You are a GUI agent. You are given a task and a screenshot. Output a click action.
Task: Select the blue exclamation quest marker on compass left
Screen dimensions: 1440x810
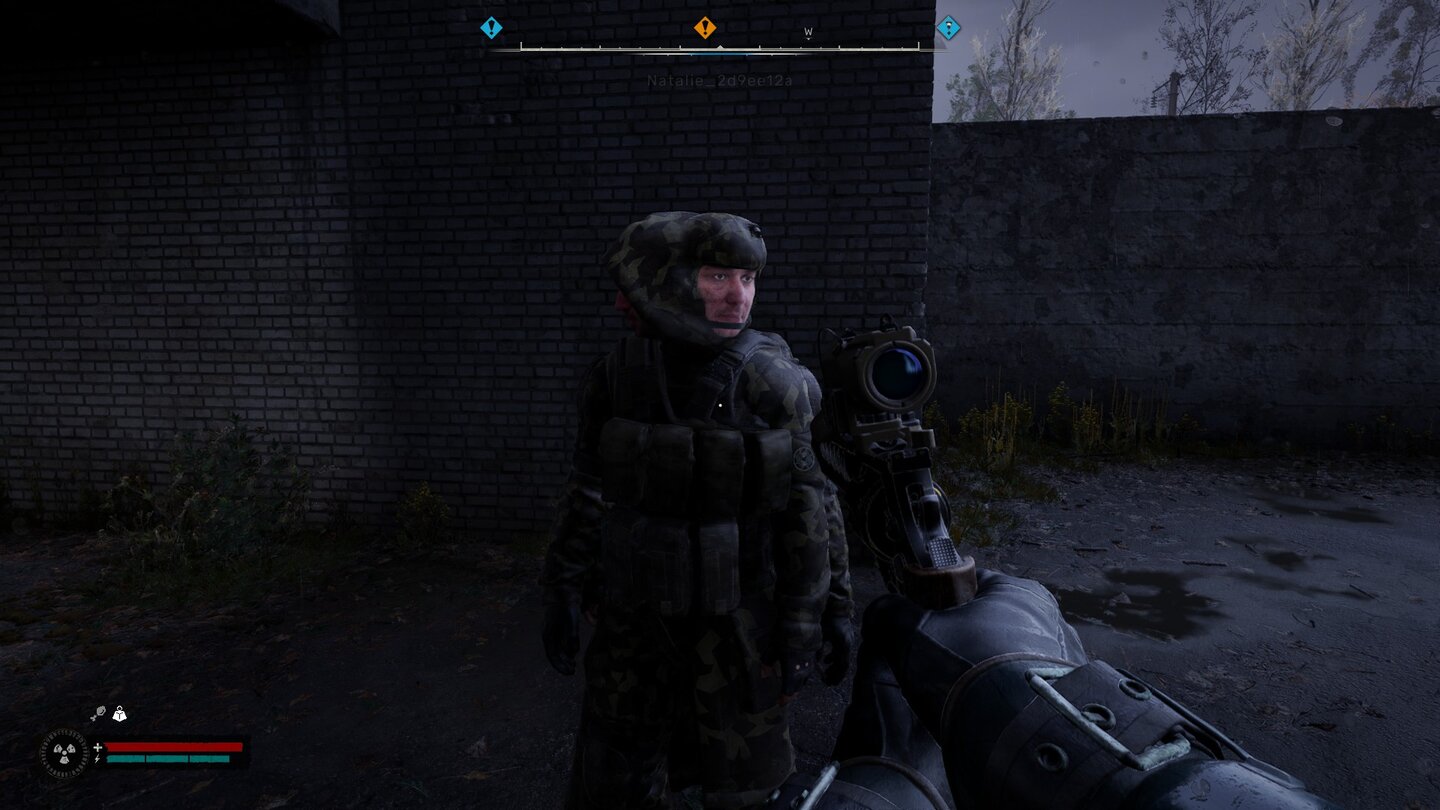[489, 27]
